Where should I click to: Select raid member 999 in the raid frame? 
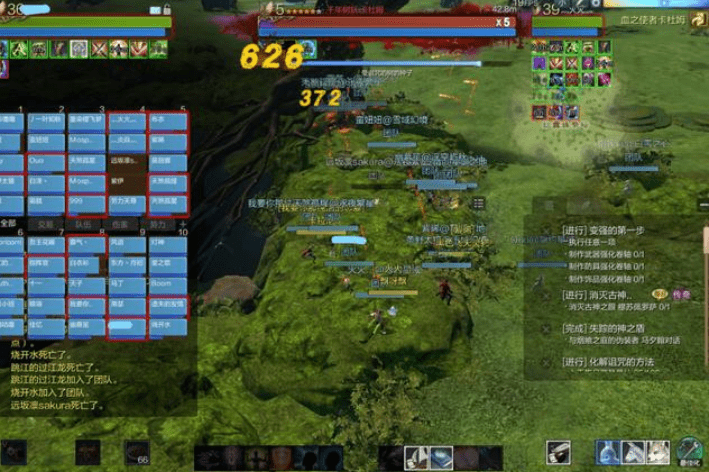(x=86, y=201)
